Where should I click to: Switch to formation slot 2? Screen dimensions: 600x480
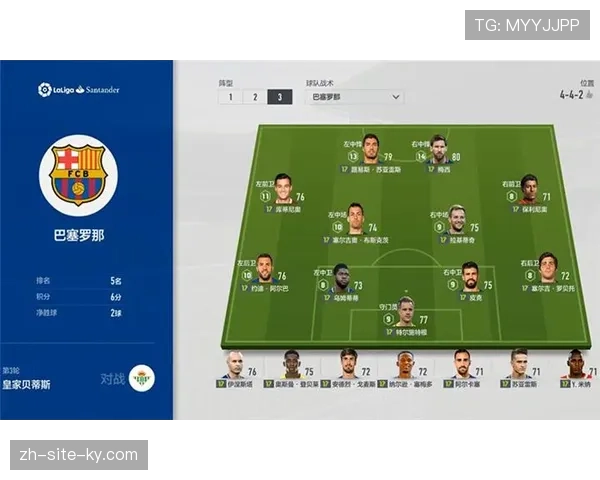point(255,97)
